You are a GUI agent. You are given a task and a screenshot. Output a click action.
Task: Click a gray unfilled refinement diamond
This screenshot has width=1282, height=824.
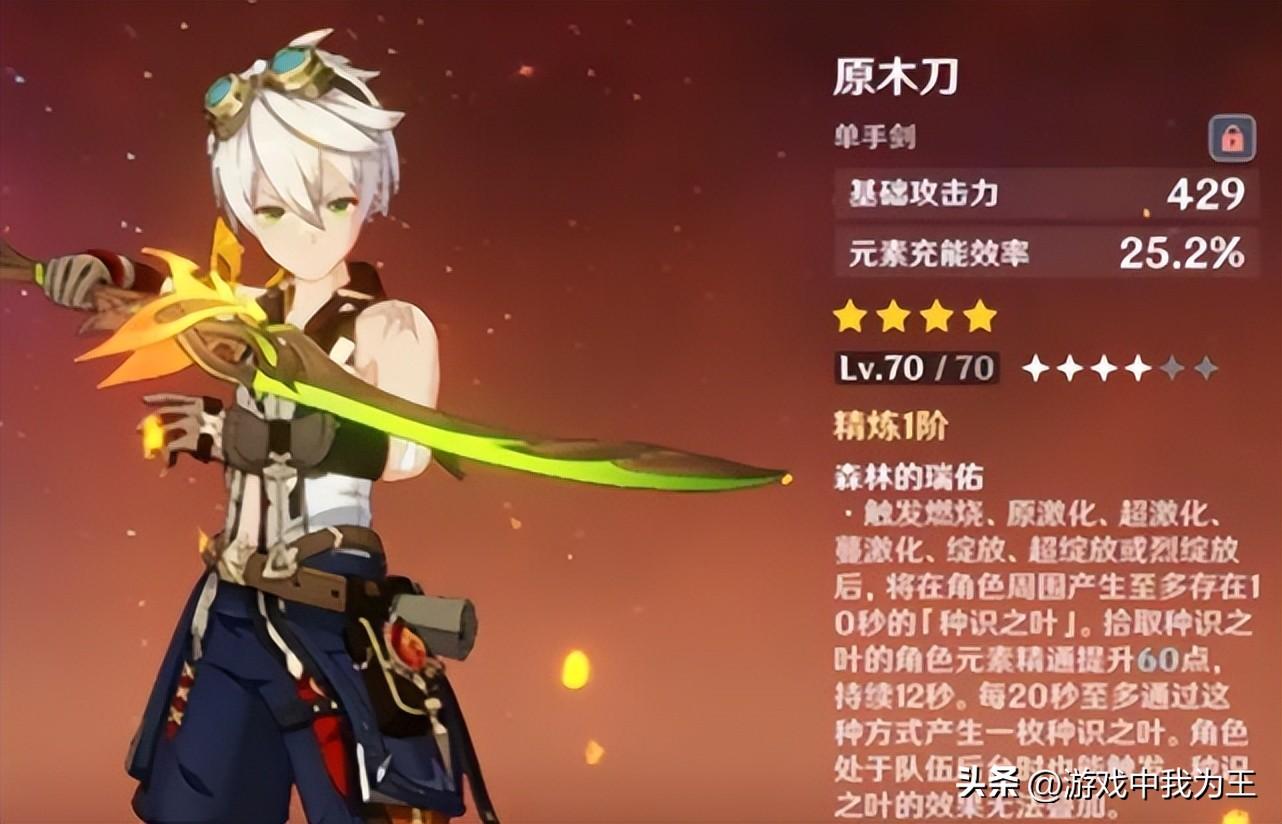pyautogui.click(x=1171, y=368)
